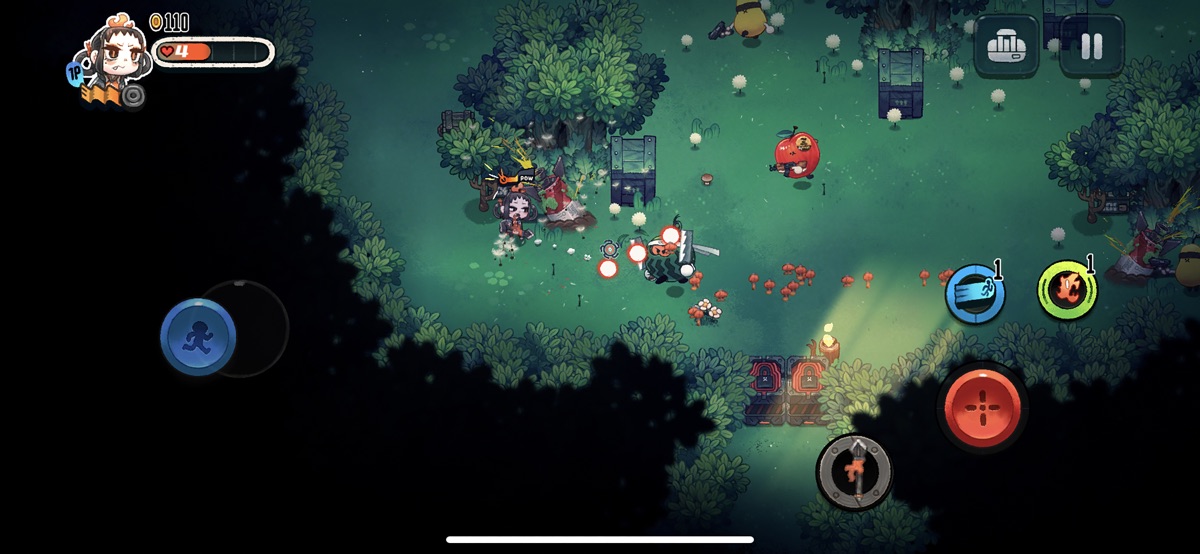1200x554 pixels.
Task: Activate the blue dash skill icon
Action: click(x=975, y=294)
